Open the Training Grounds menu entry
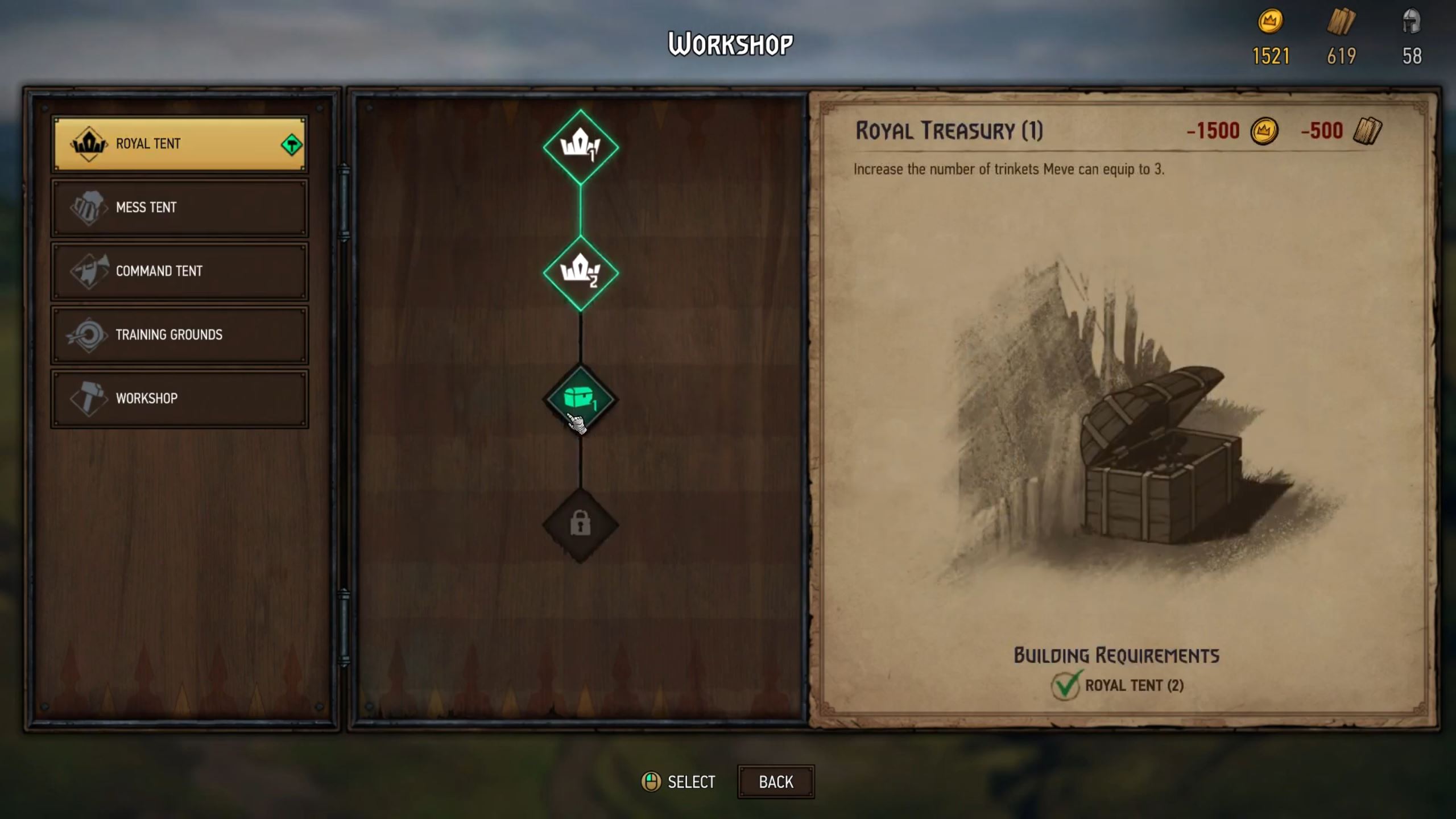Screen dimensions: 1456x819 click(x=179, y=334)
